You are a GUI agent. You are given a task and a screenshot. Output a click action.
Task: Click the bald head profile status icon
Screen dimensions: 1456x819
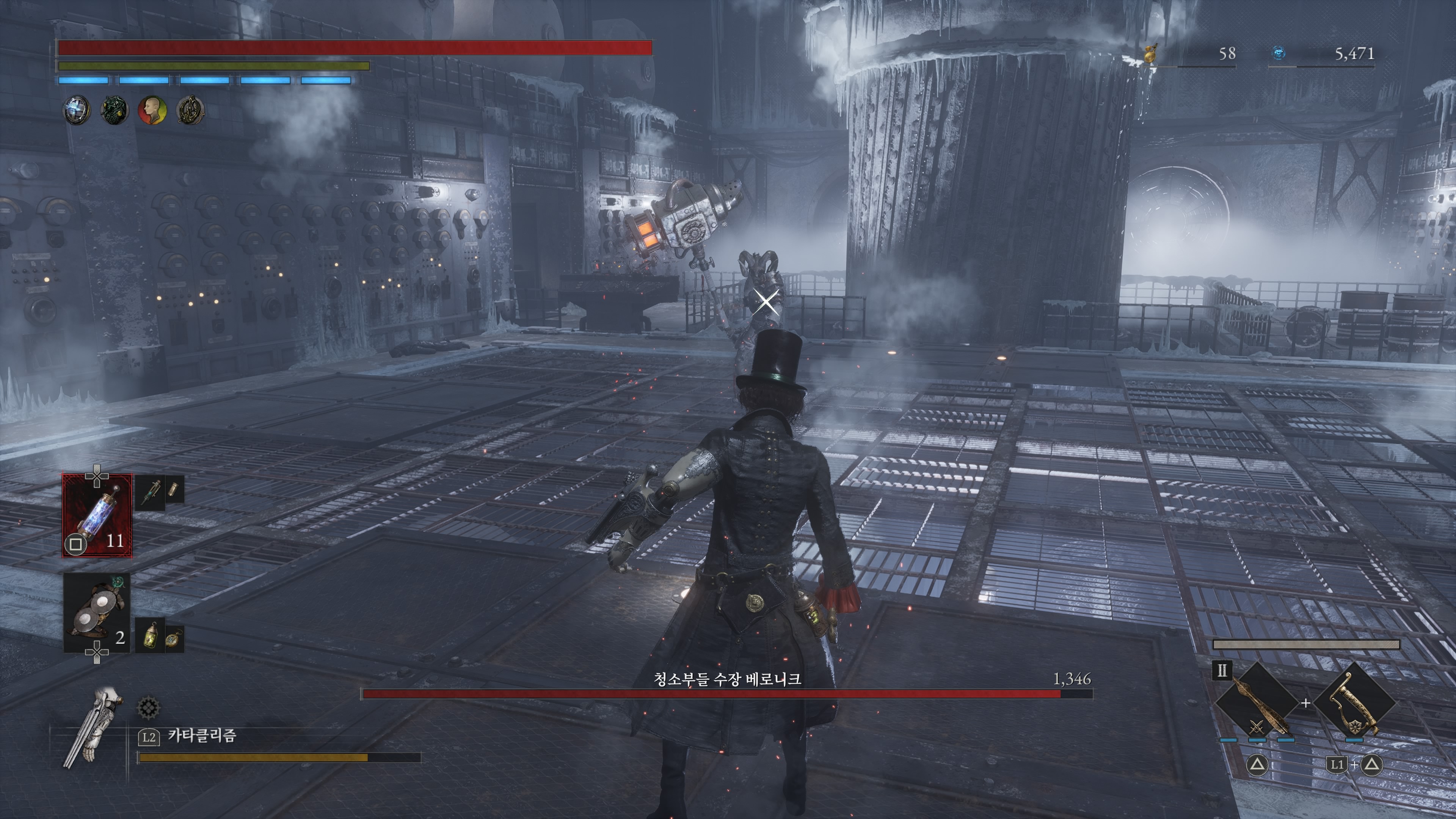[152, 110]
